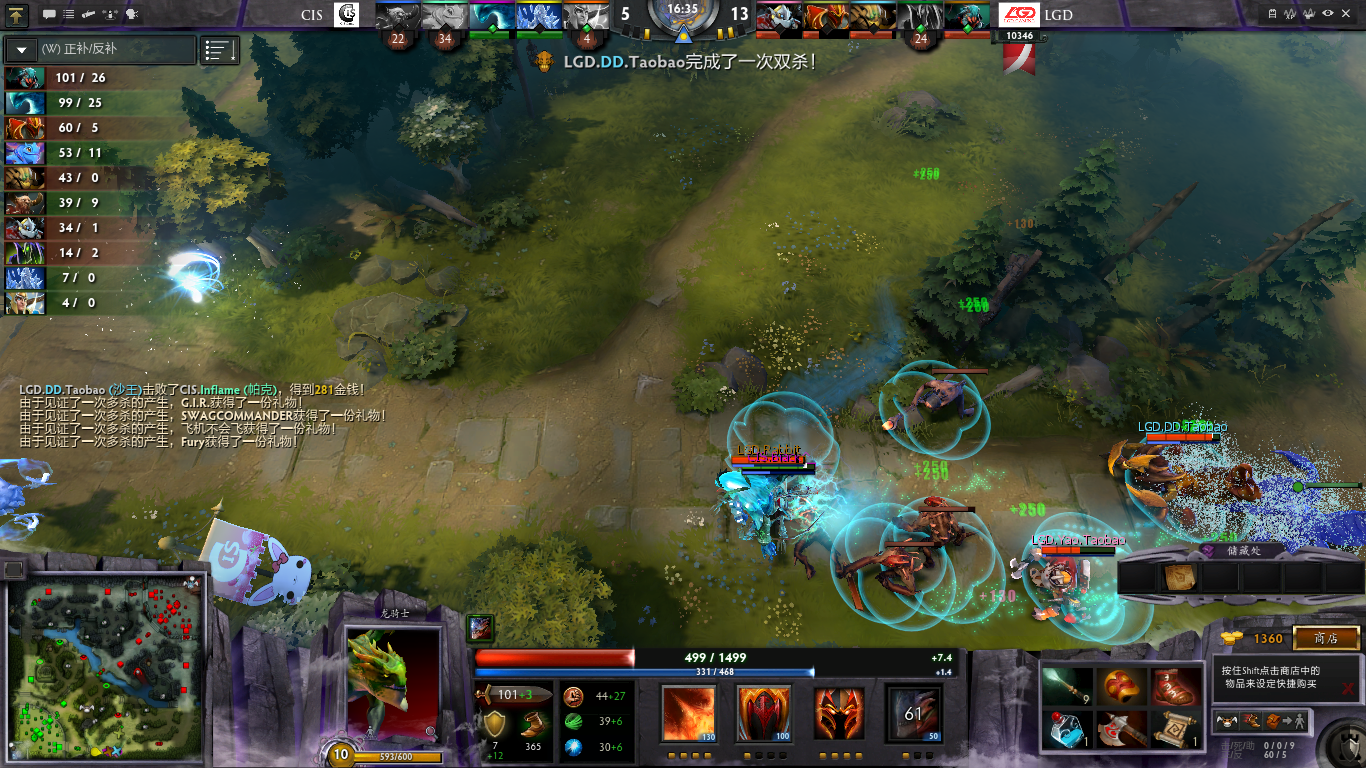The width and height of the screenshot is (1366, 768).
Task: Close the spectator panel with the X
Action: tap(1347, 688)
